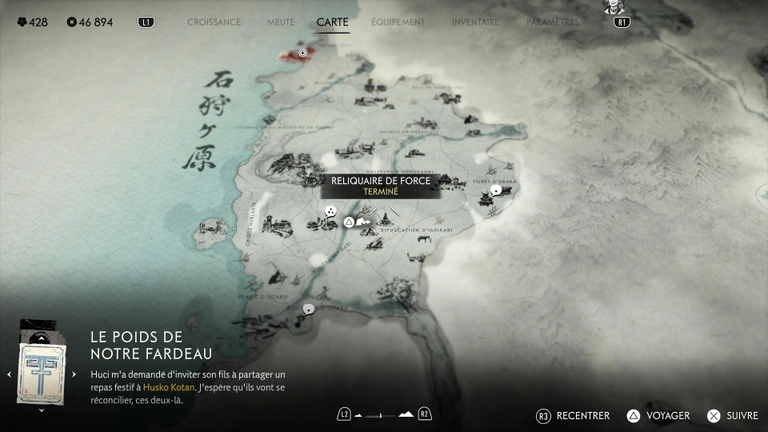Select the white marker near Place d'Otaru
The image size is (768, 432).
tap(309, 308)
